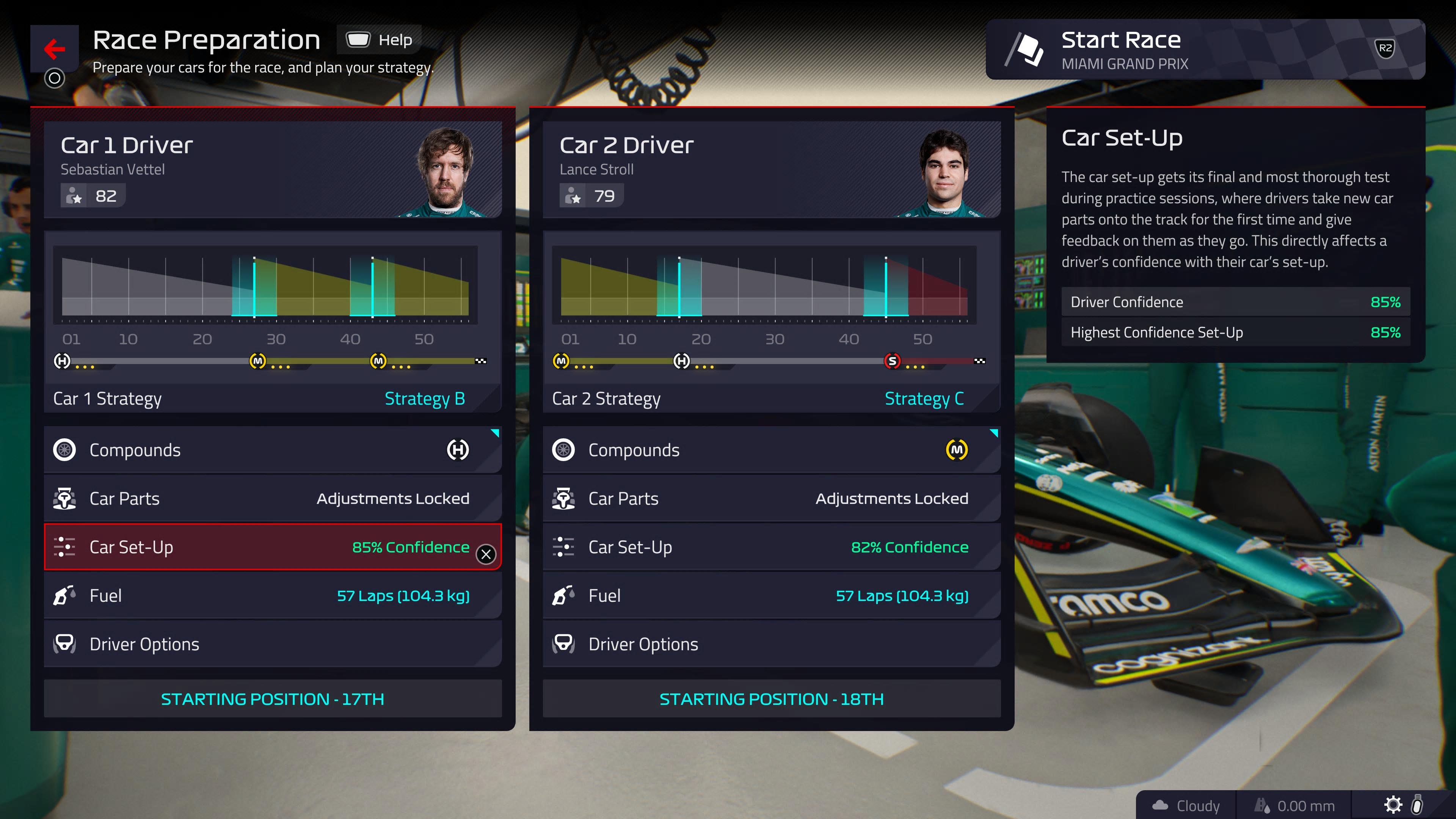Click the Car Set-Up sliders icon for Car 2

[x=563, y=546]
